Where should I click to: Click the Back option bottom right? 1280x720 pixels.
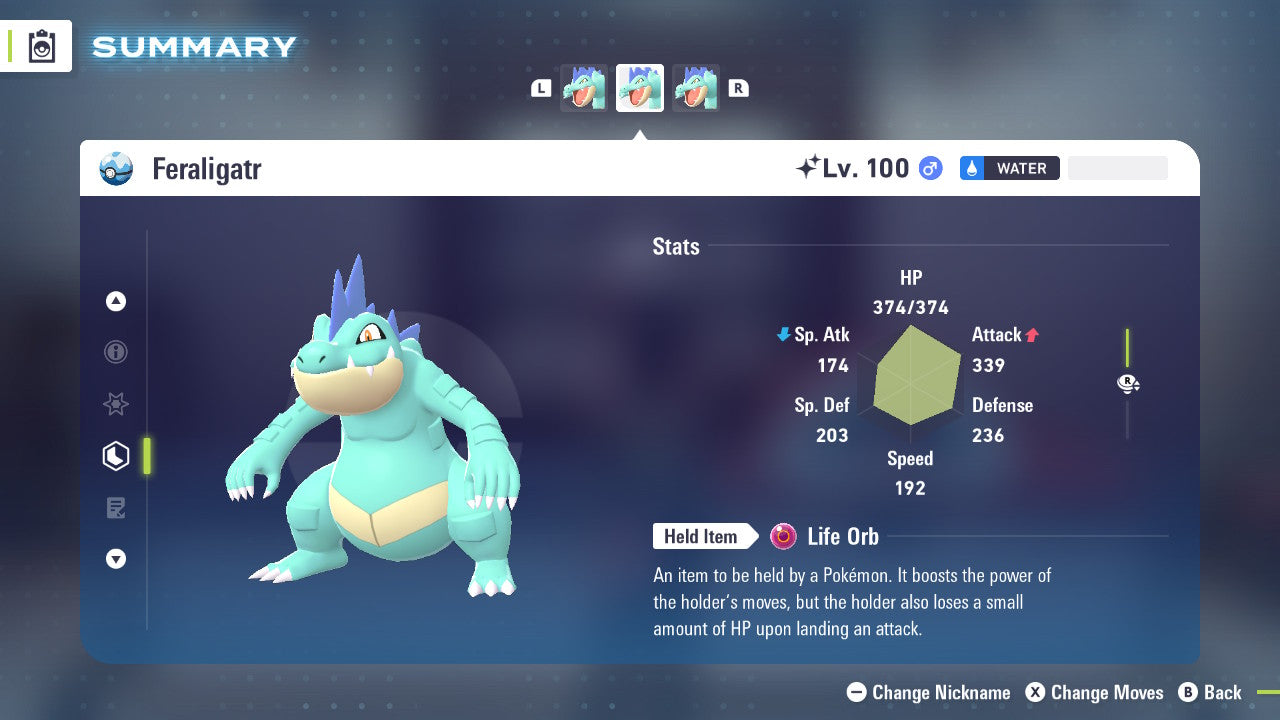[x=1212, y=692]
